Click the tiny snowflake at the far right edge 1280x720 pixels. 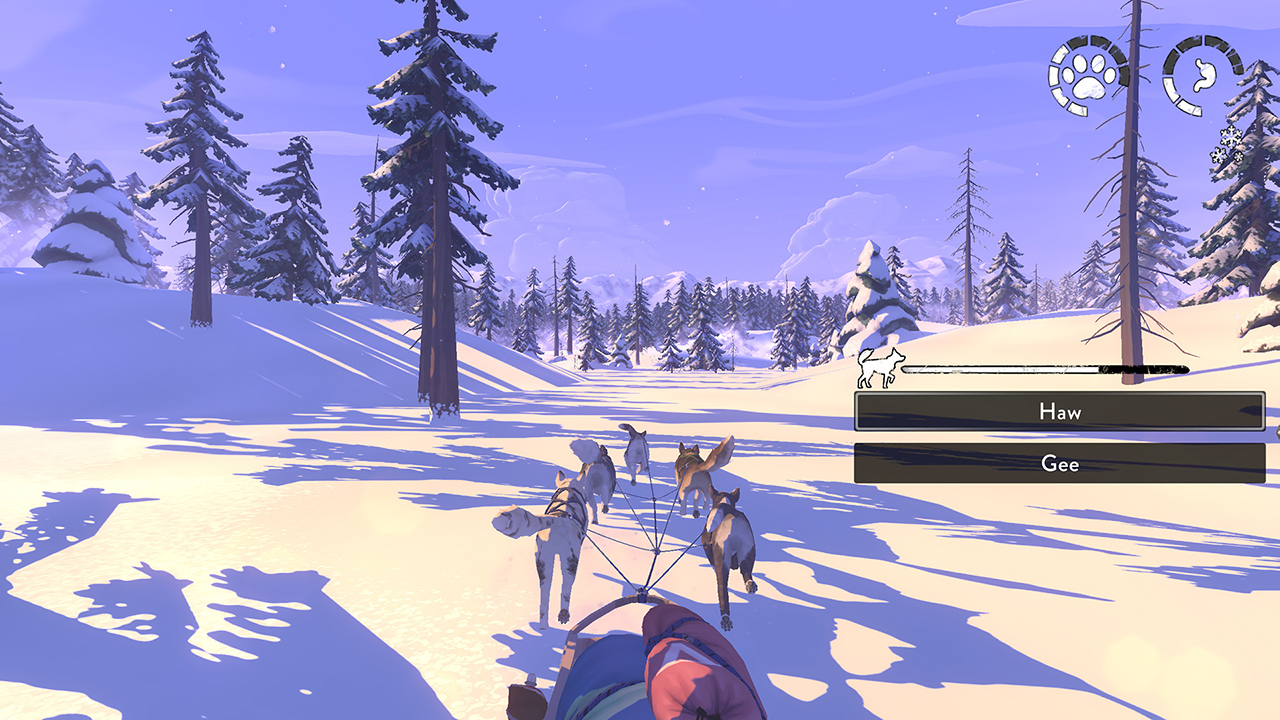coord(1238,156)
